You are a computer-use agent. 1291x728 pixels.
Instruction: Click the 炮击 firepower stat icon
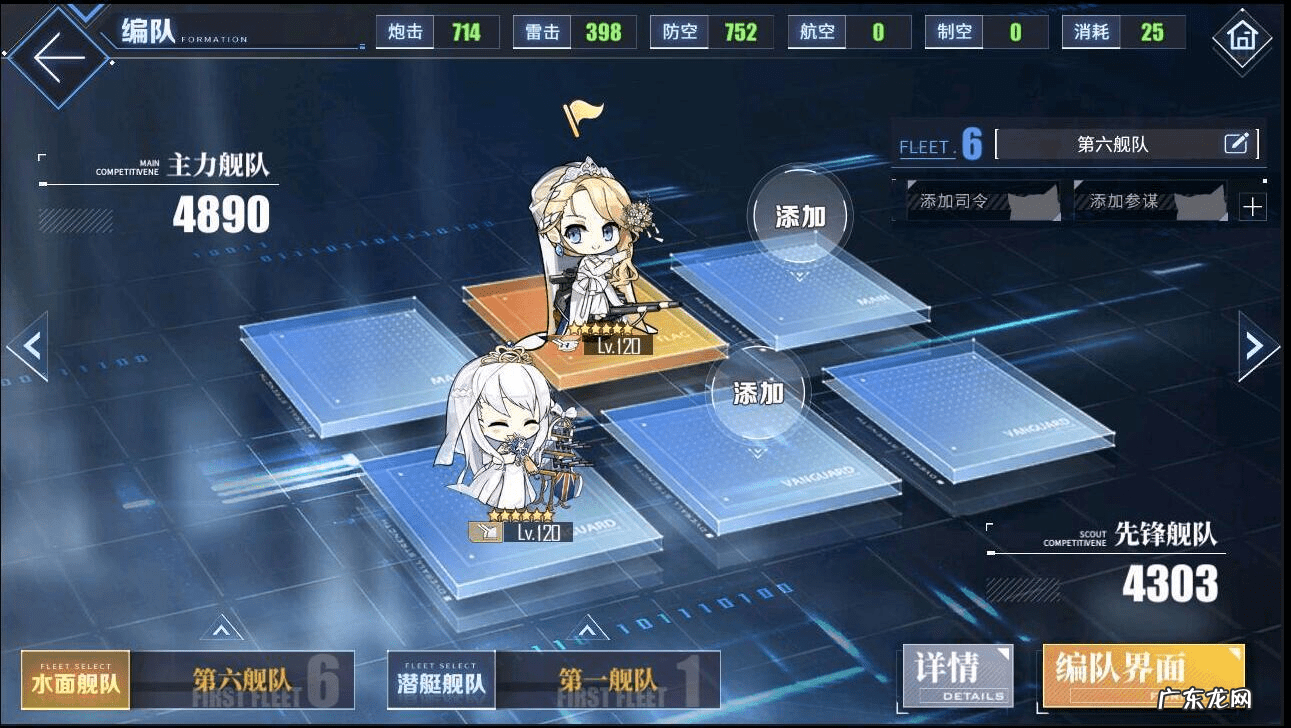404,31
